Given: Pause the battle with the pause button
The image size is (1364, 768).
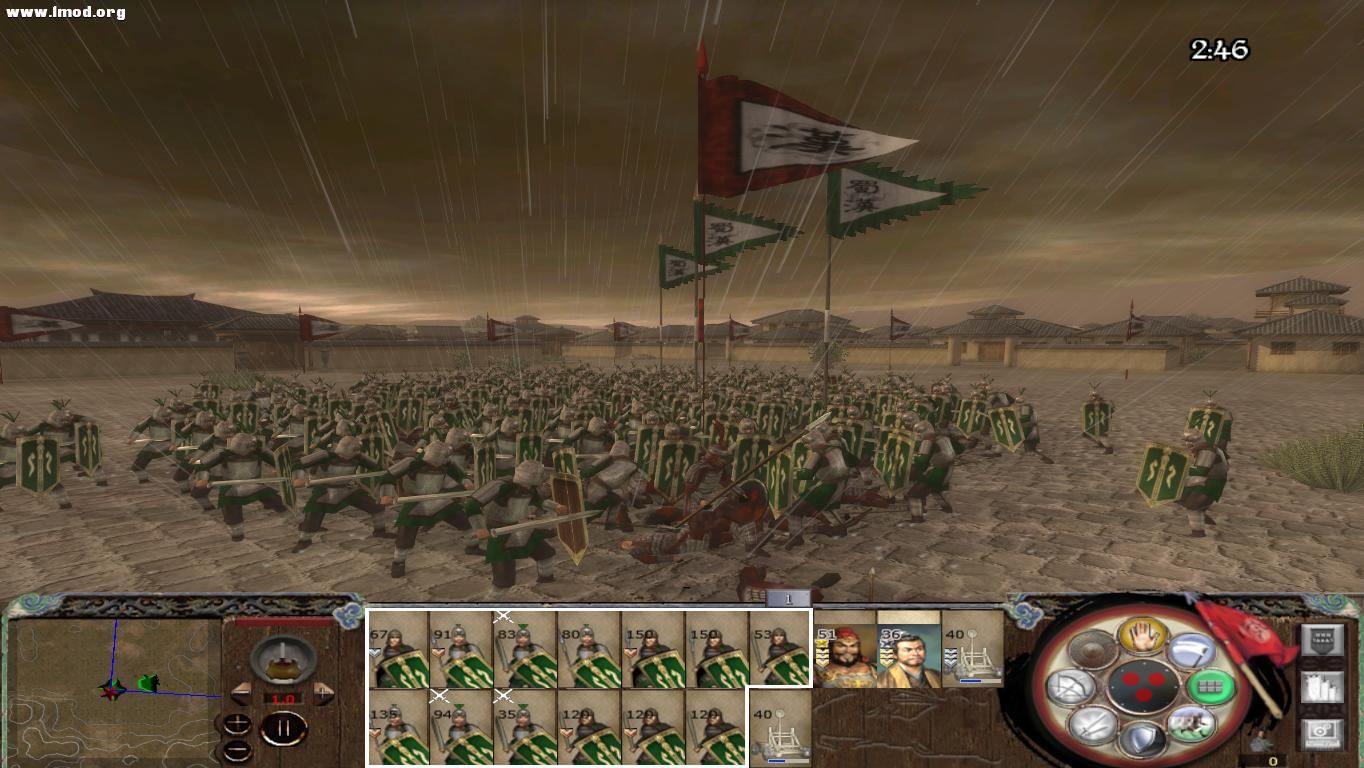Looking at the screenshot, I should coord(284,727).
